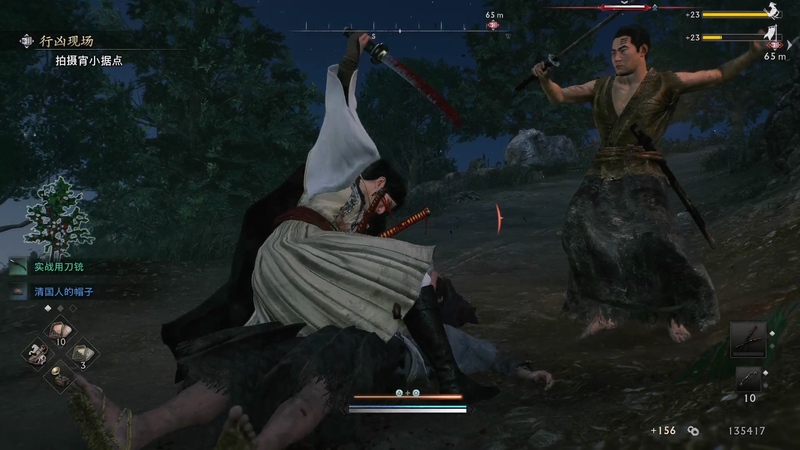Viewport: 800px width, 450px height.
Task: Select the quick item slot holding 3
Action: pyautogui.click(x=83, y=352)
